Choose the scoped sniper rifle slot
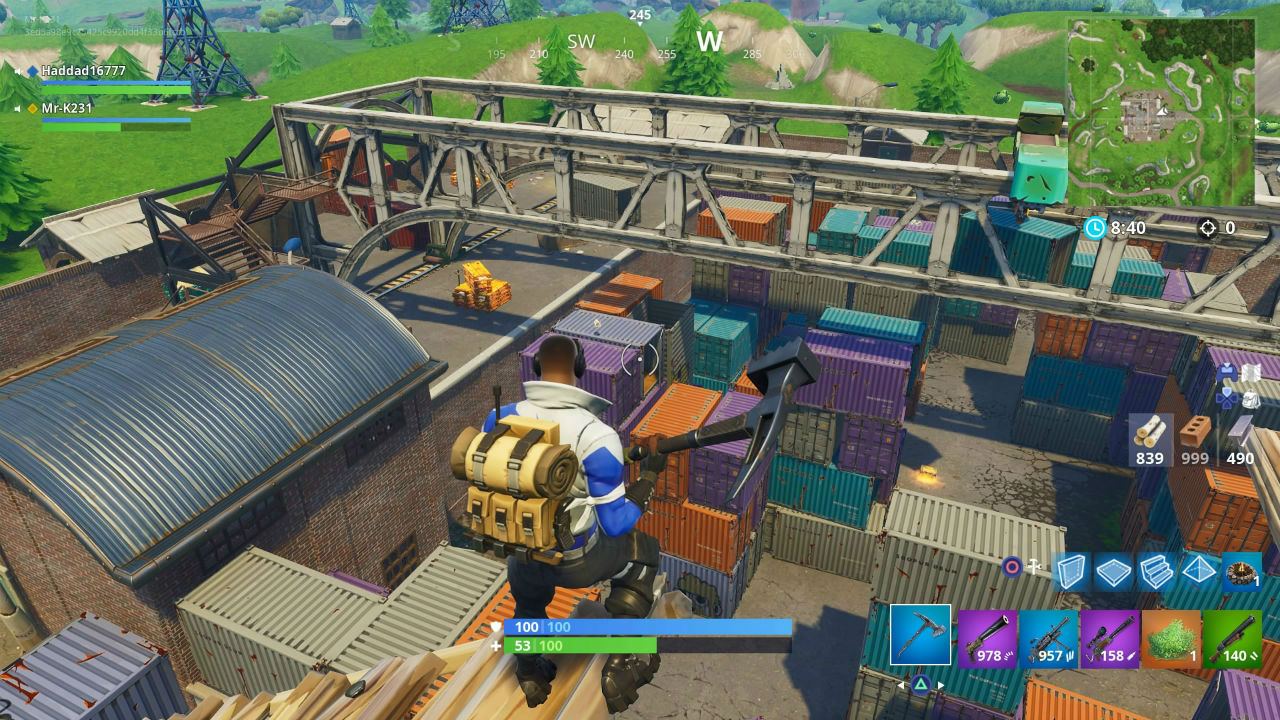 click(1110, 638)
